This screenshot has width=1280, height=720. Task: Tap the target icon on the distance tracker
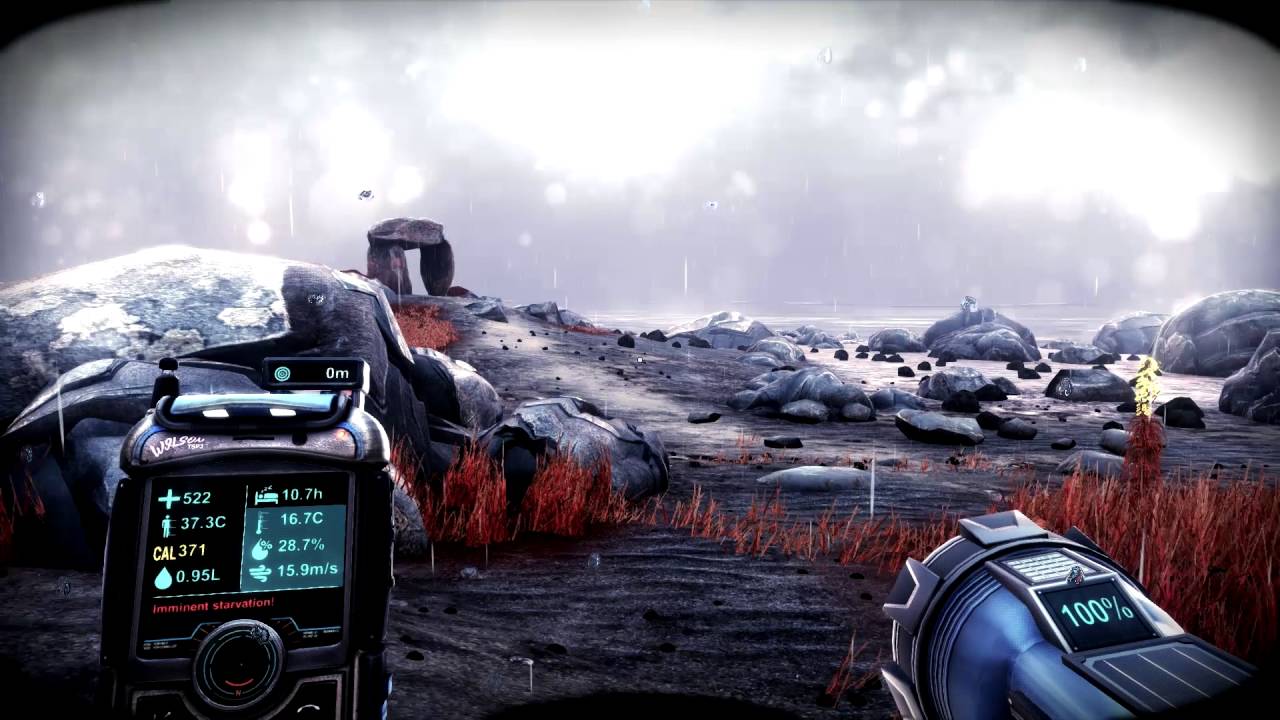pyautogui.click(x=283, y=372)
